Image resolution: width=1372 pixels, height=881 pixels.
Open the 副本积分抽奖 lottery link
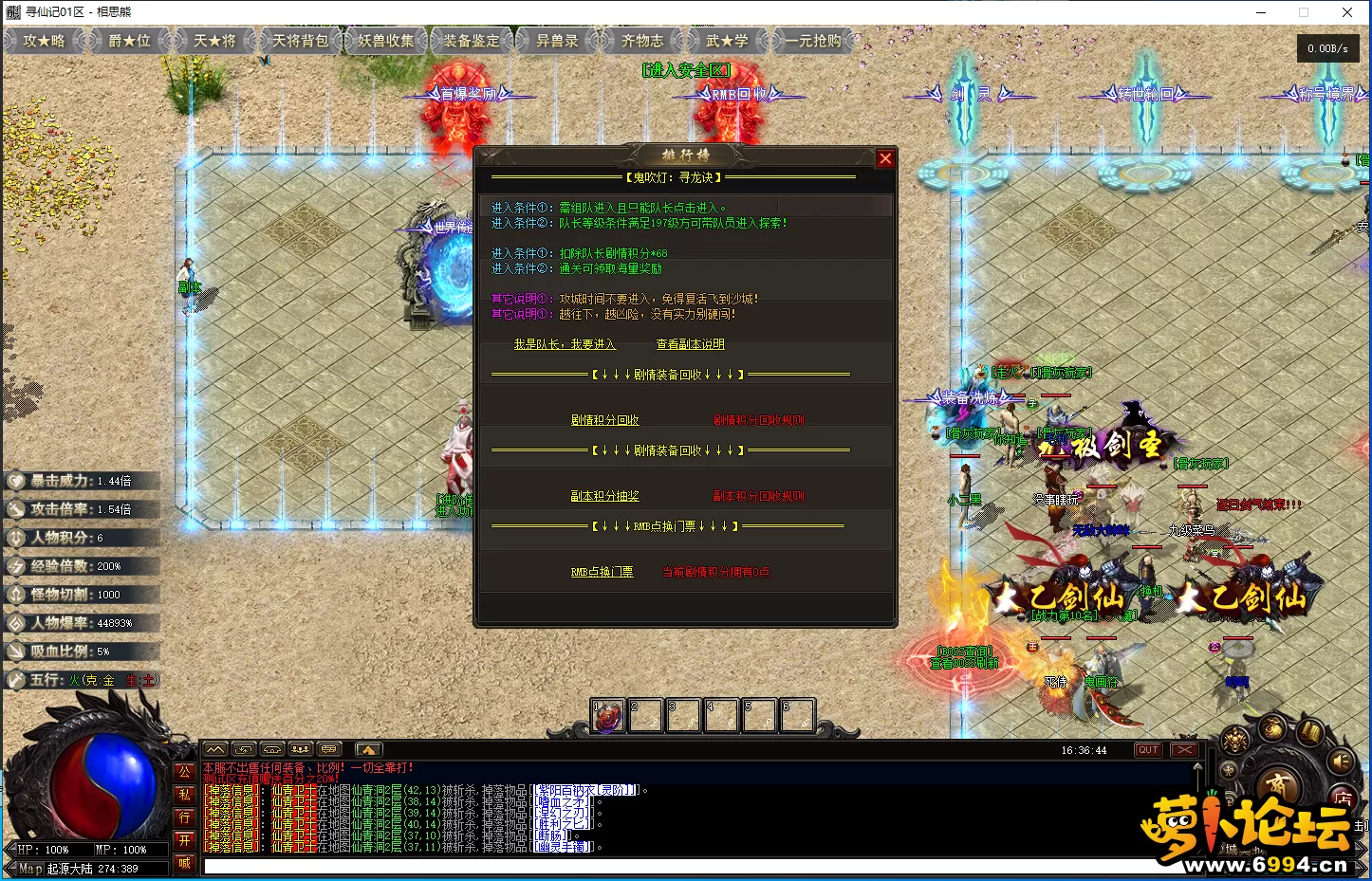point(604,496)
